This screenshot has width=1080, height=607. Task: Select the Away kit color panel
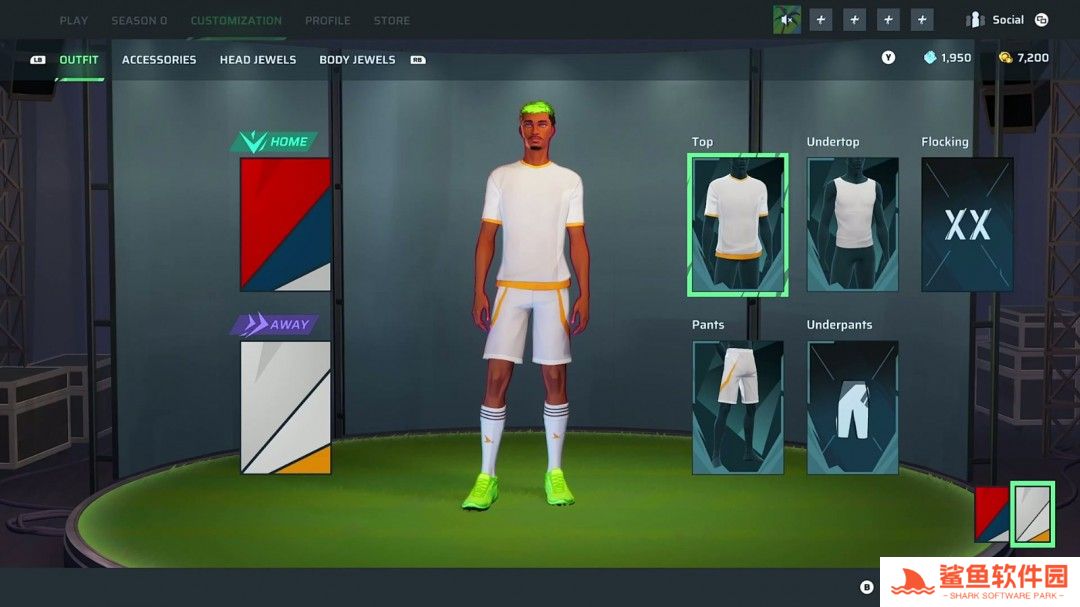285,407
